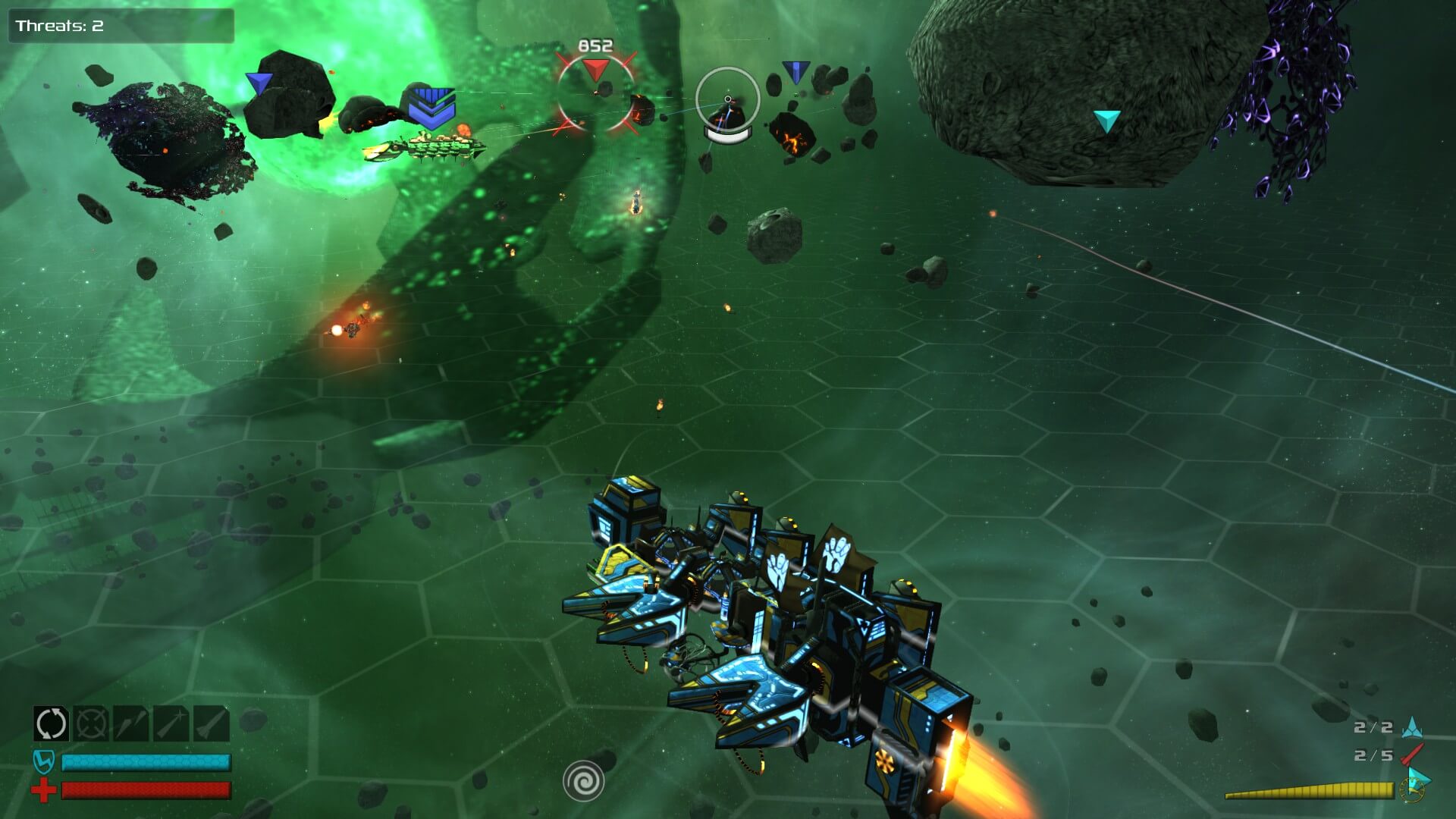Click the cyan waypoint arrow marker
Viewport: 1456px width, 819px height.
pos(1107,121)
